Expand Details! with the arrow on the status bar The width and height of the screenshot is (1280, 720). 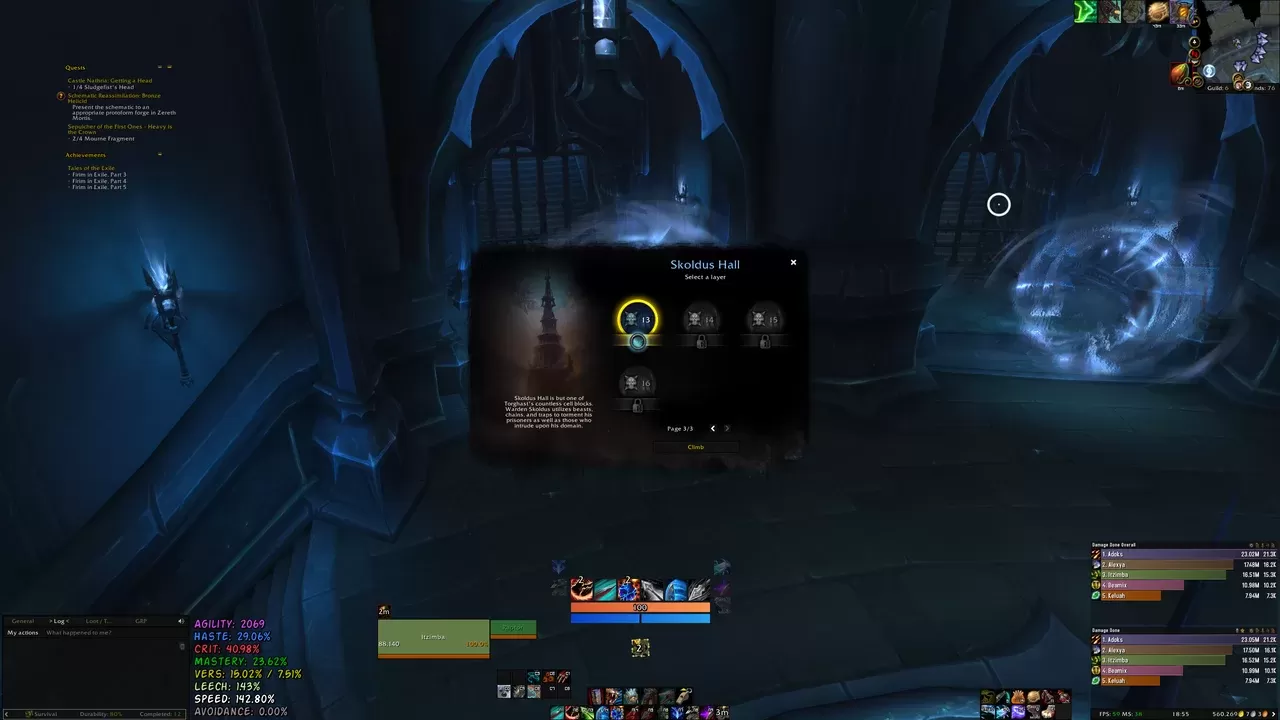(x=7, y=714)
